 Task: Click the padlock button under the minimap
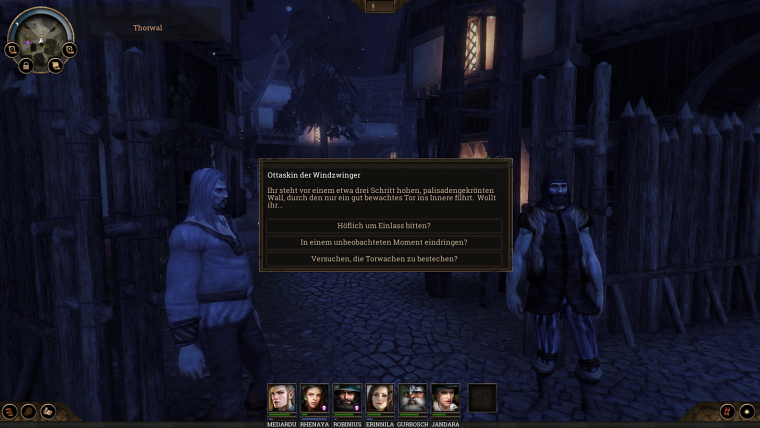click(26, 65)
